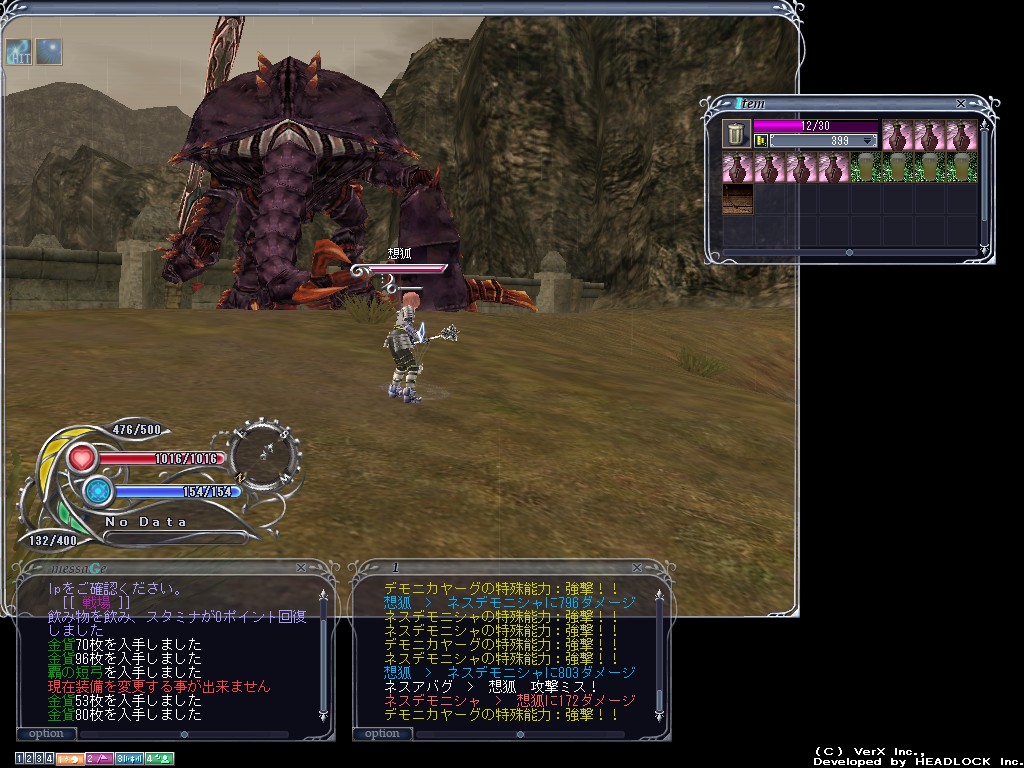Click the combat log vertical scrollbar
Screen dimensions: 1024x768
tap(658, 650)
